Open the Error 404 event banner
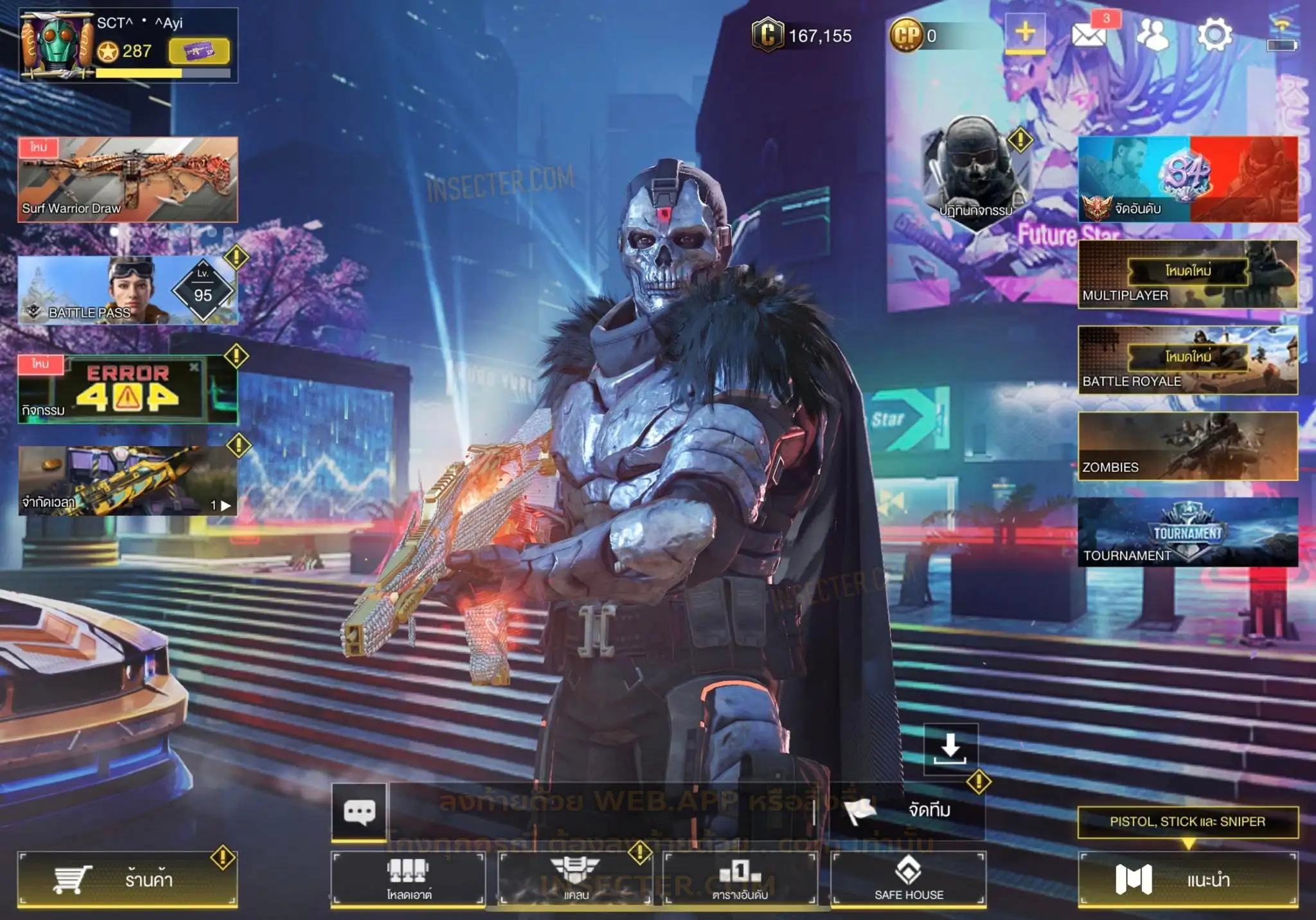This screenshot has width=1316, height=920. 127,390
